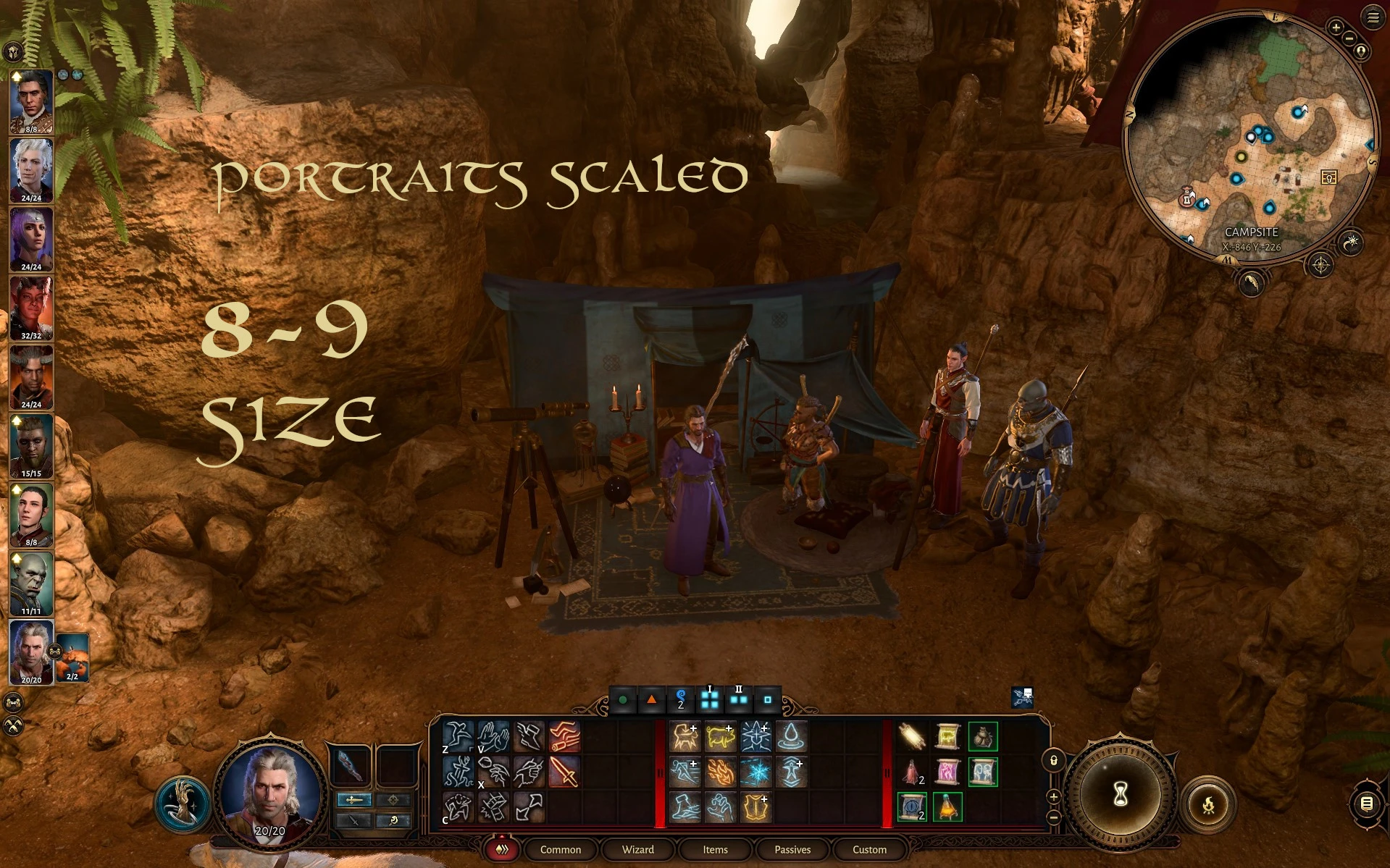This screenshot has width=1390, height=868.
Task: Open the game menu with the three-line icon
Action: (x=1373, y=17)
